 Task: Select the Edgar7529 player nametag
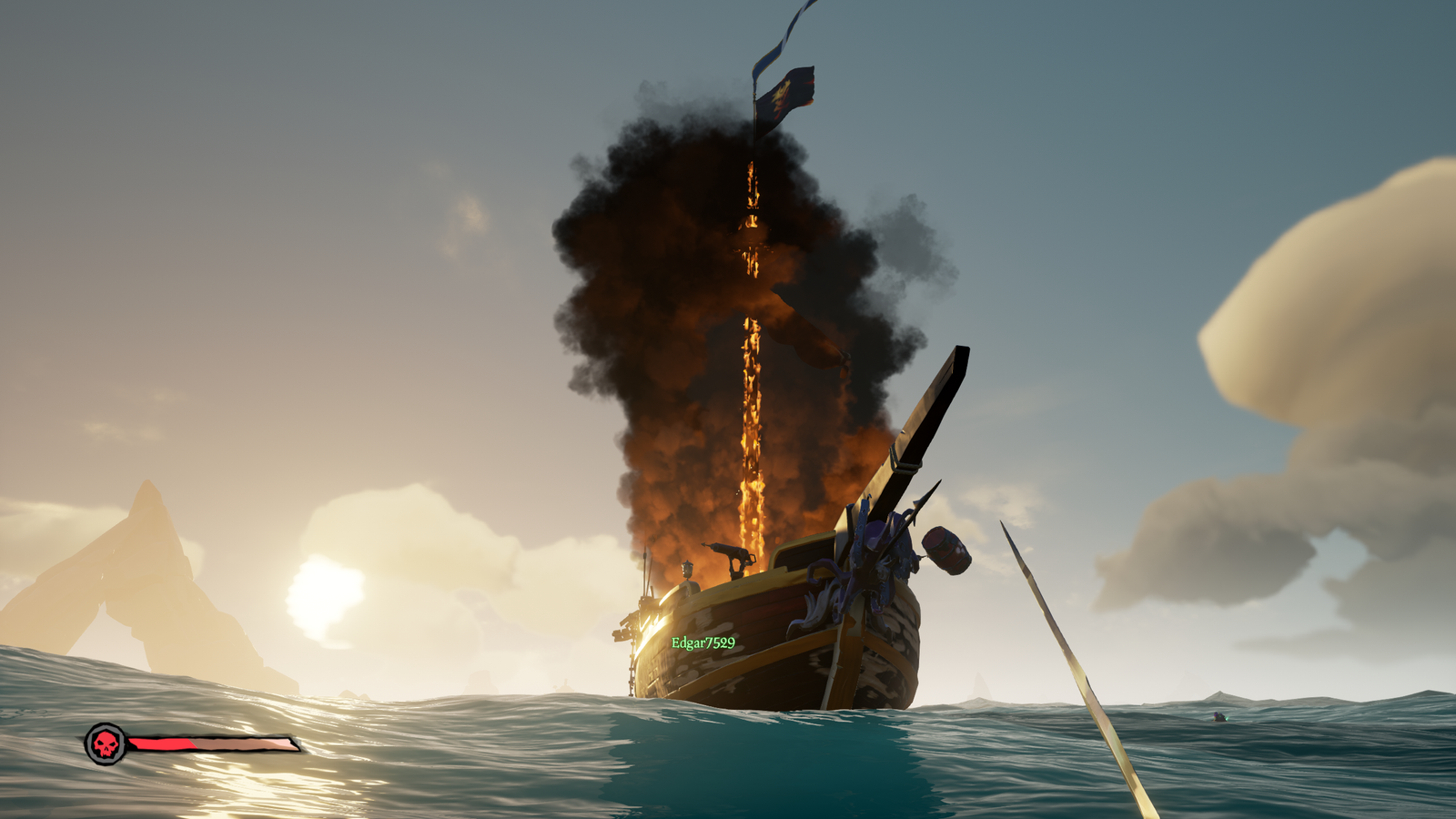click(x=703, y=642)
